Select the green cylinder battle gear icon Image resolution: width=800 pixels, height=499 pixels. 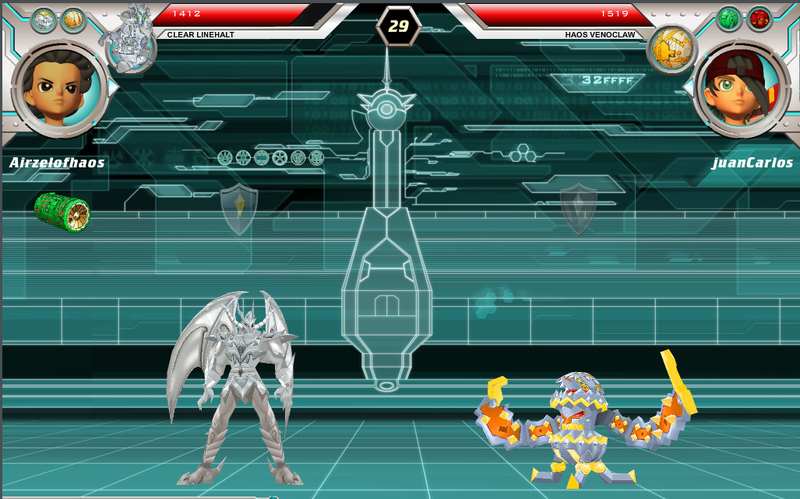62,209
